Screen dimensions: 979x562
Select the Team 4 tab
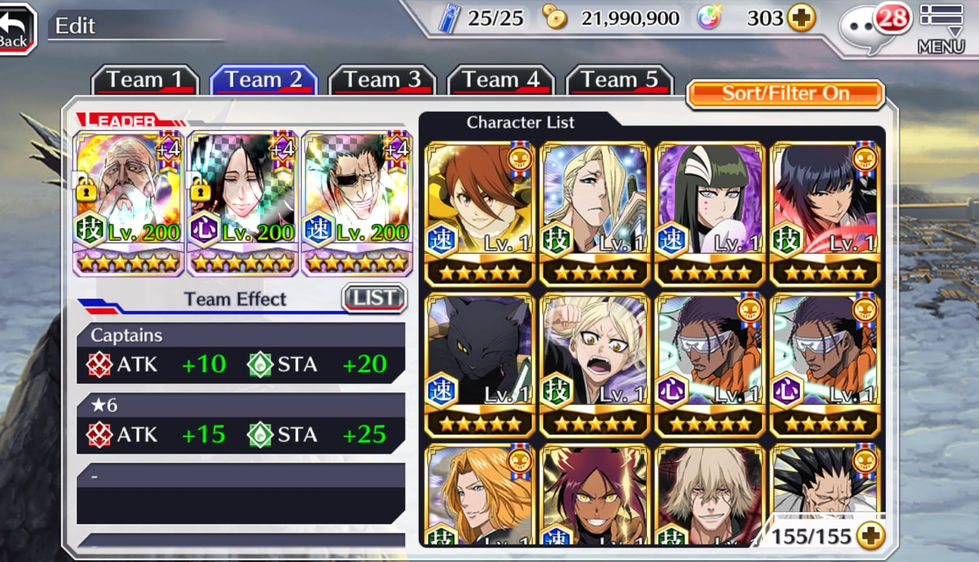500,80
